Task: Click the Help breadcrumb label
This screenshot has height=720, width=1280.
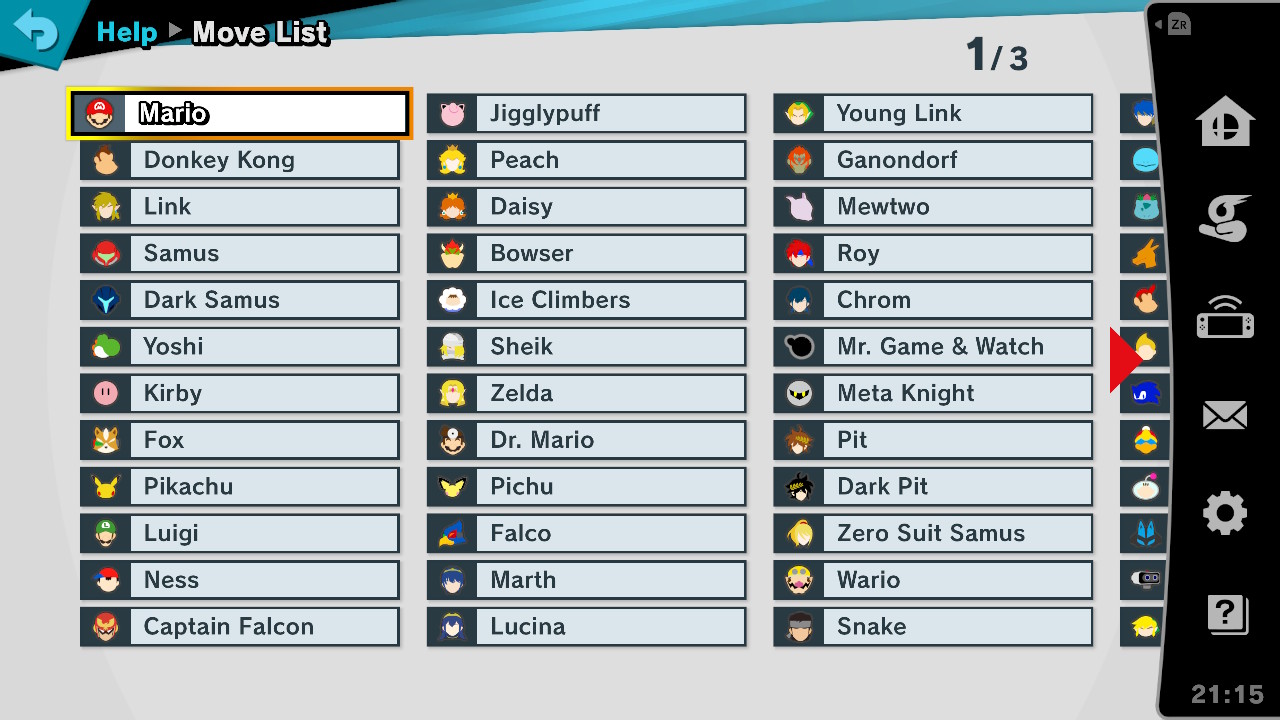Action: (x=127, y=32)
